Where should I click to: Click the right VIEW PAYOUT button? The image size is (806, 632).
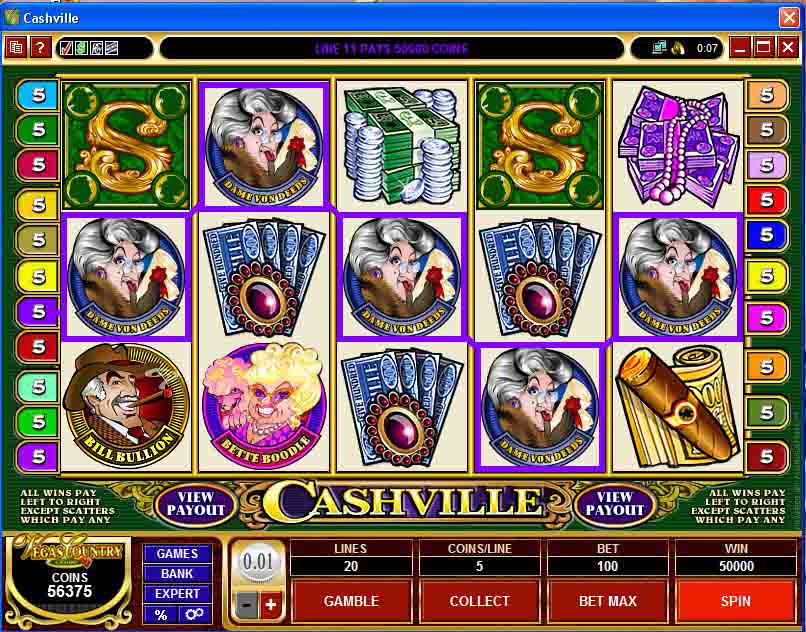[614, 503]
